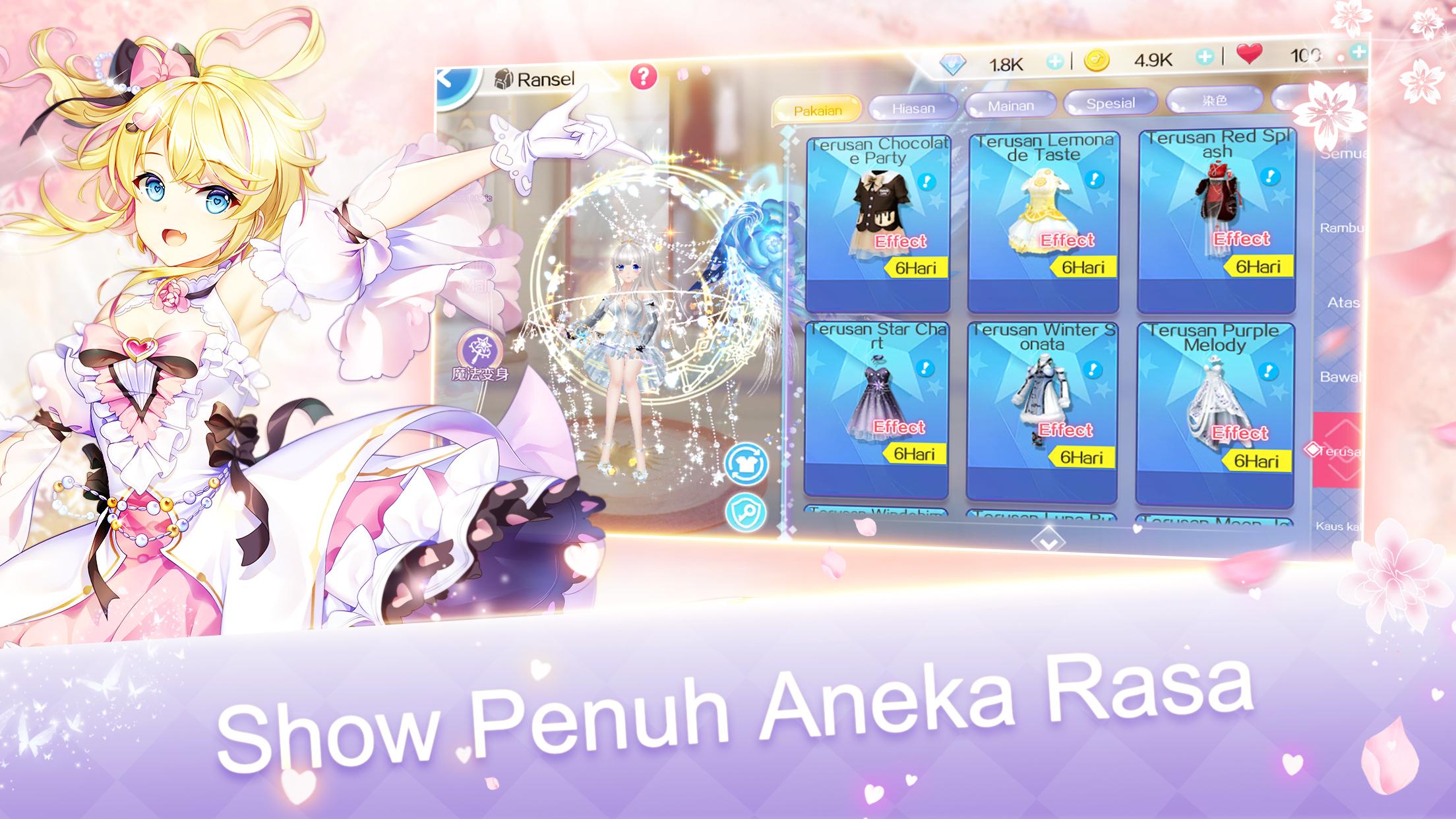Expand the list with the down chevron

(1048, 542)
